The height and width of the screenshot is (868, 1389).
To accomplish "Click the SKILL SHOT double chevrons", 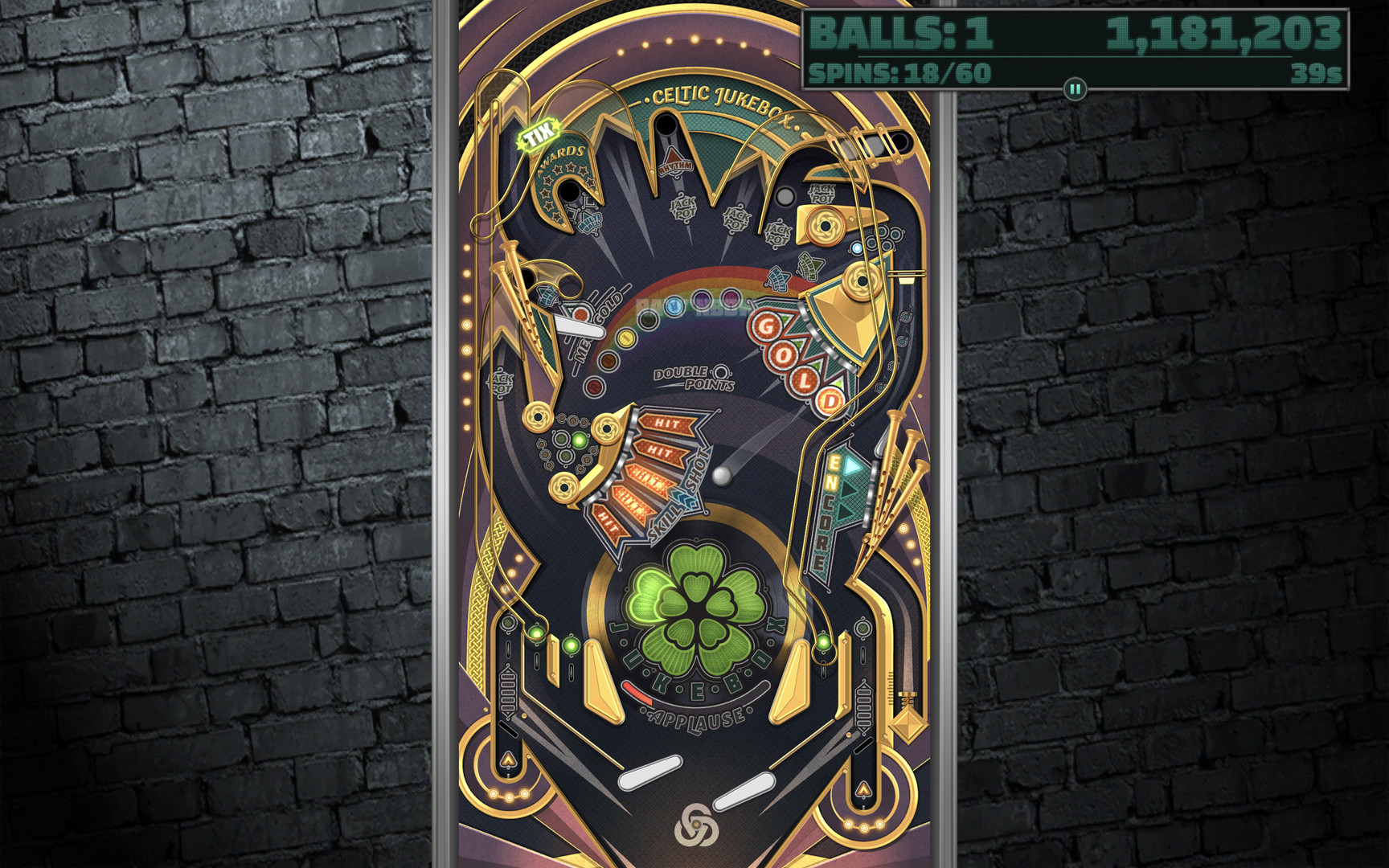I will (x=683, y=497).
